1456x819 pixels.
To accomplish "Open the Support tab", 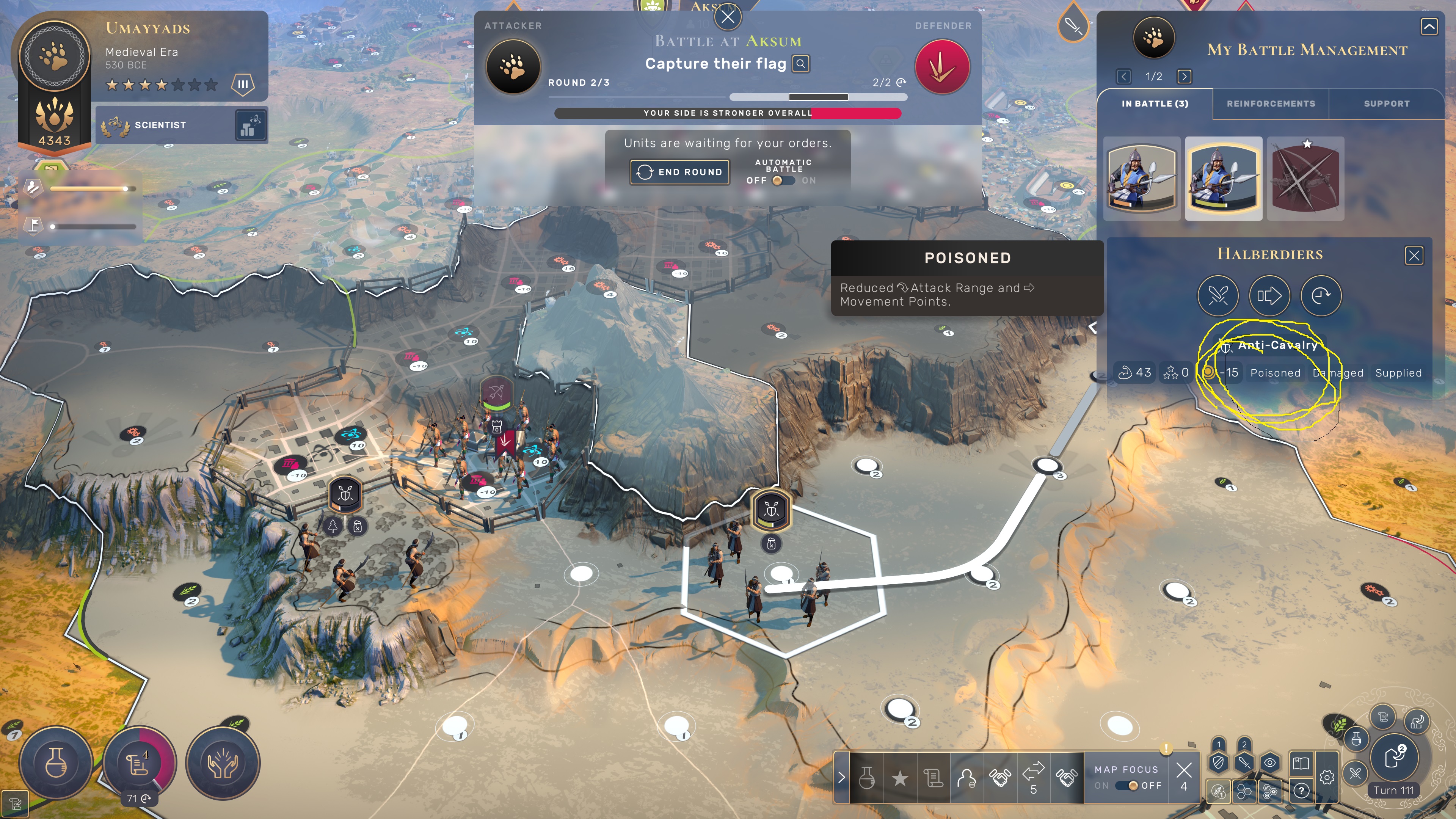I will pos(1387,104).
